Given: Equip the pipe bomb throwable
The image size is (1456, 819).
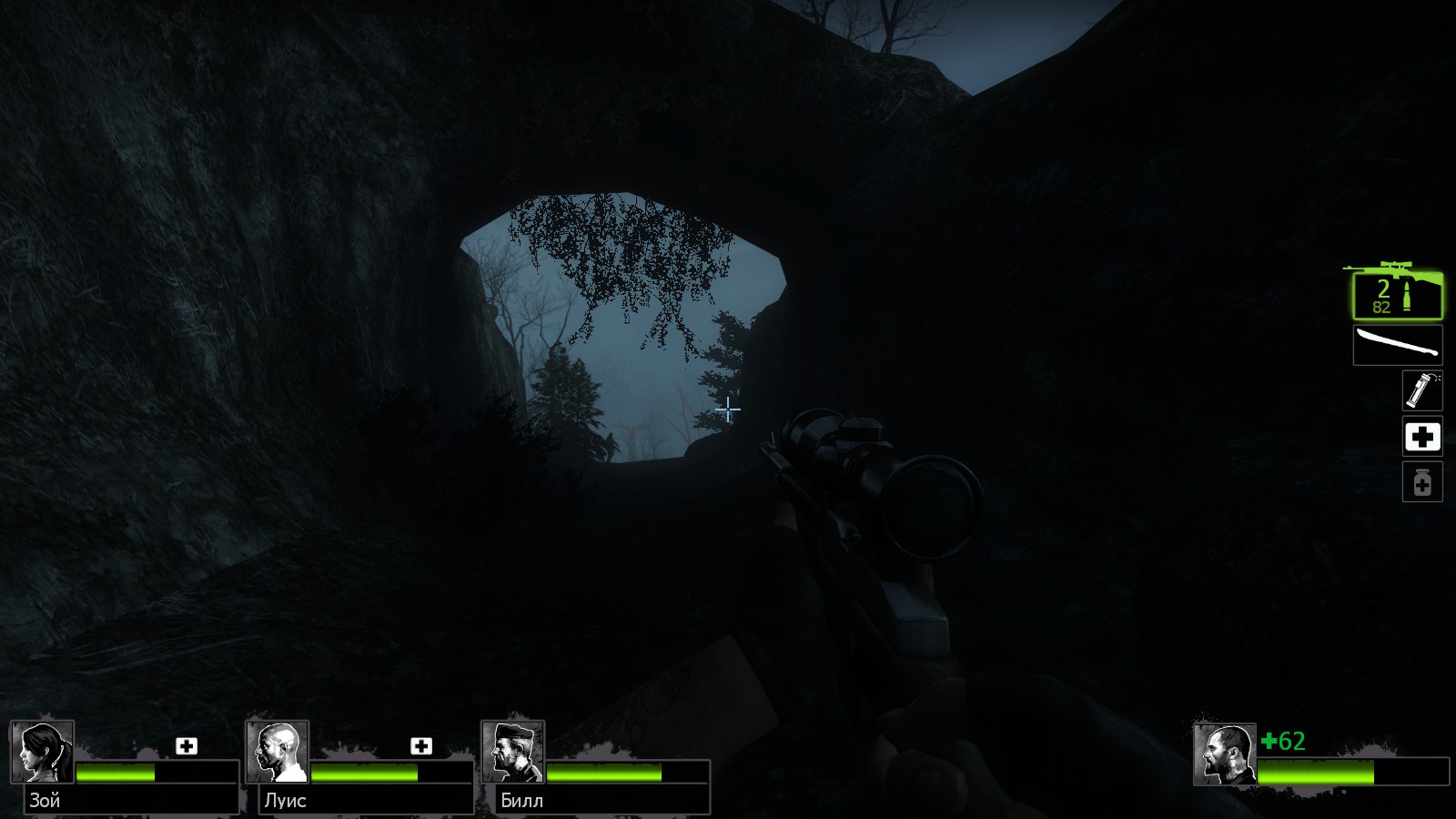Looking at the screenshot, I should (x=1421, y=390).
